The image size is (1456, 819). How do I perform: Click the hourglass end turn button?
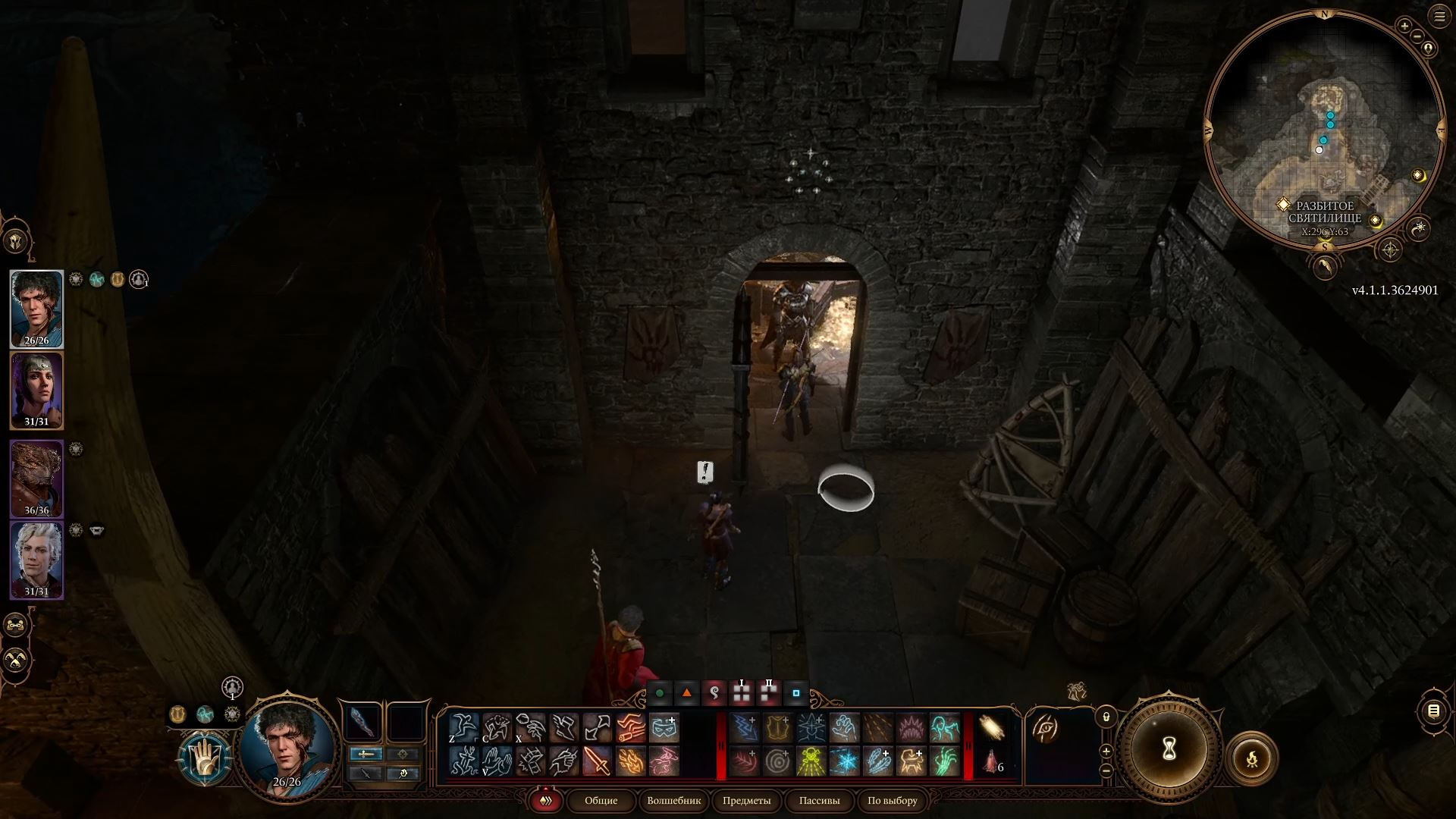coord(1170,747)
